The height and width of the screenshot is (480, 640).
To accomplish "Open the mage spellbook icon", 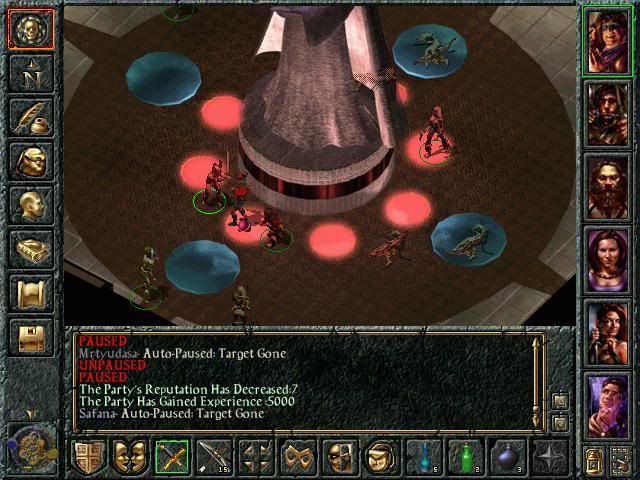I will coord(31,248).
